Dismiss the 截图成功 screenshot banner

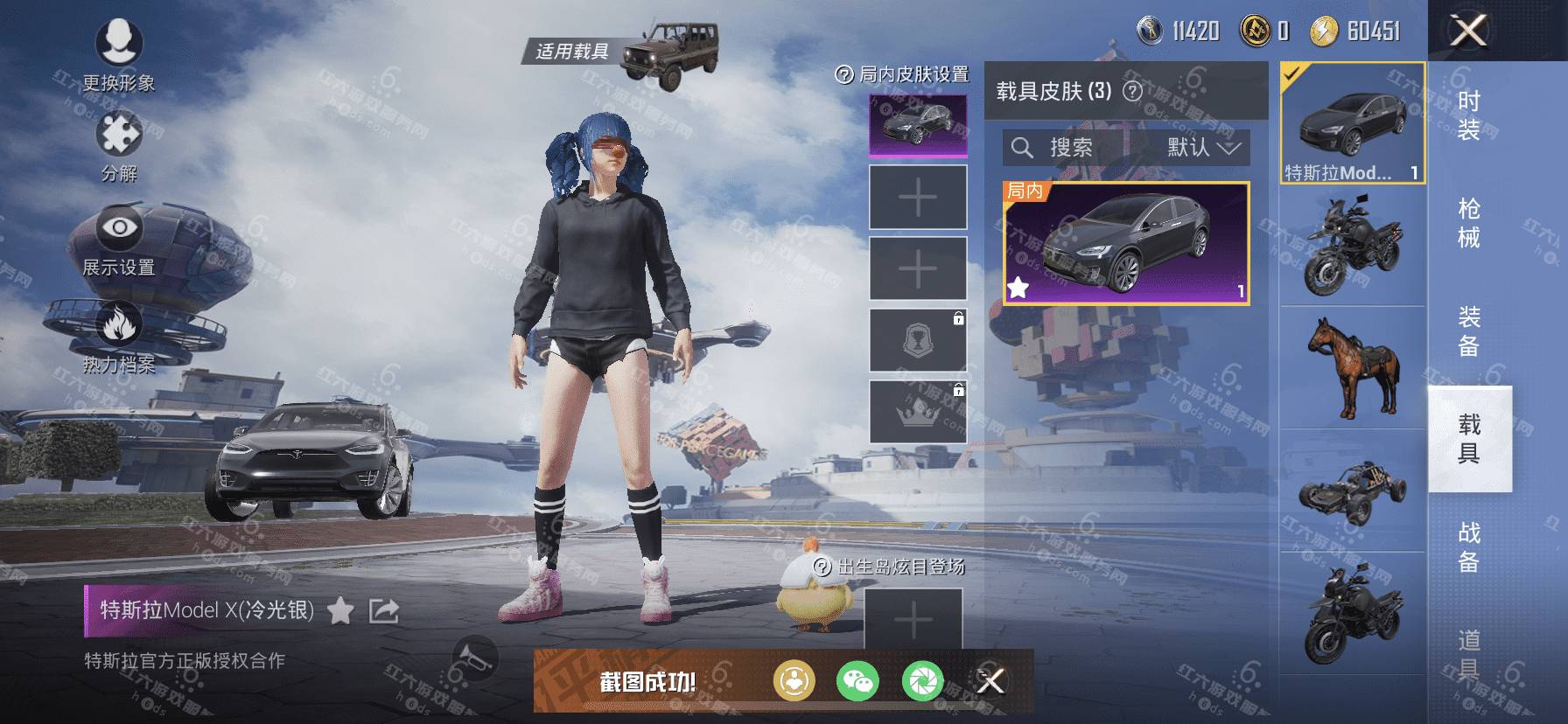990,680
